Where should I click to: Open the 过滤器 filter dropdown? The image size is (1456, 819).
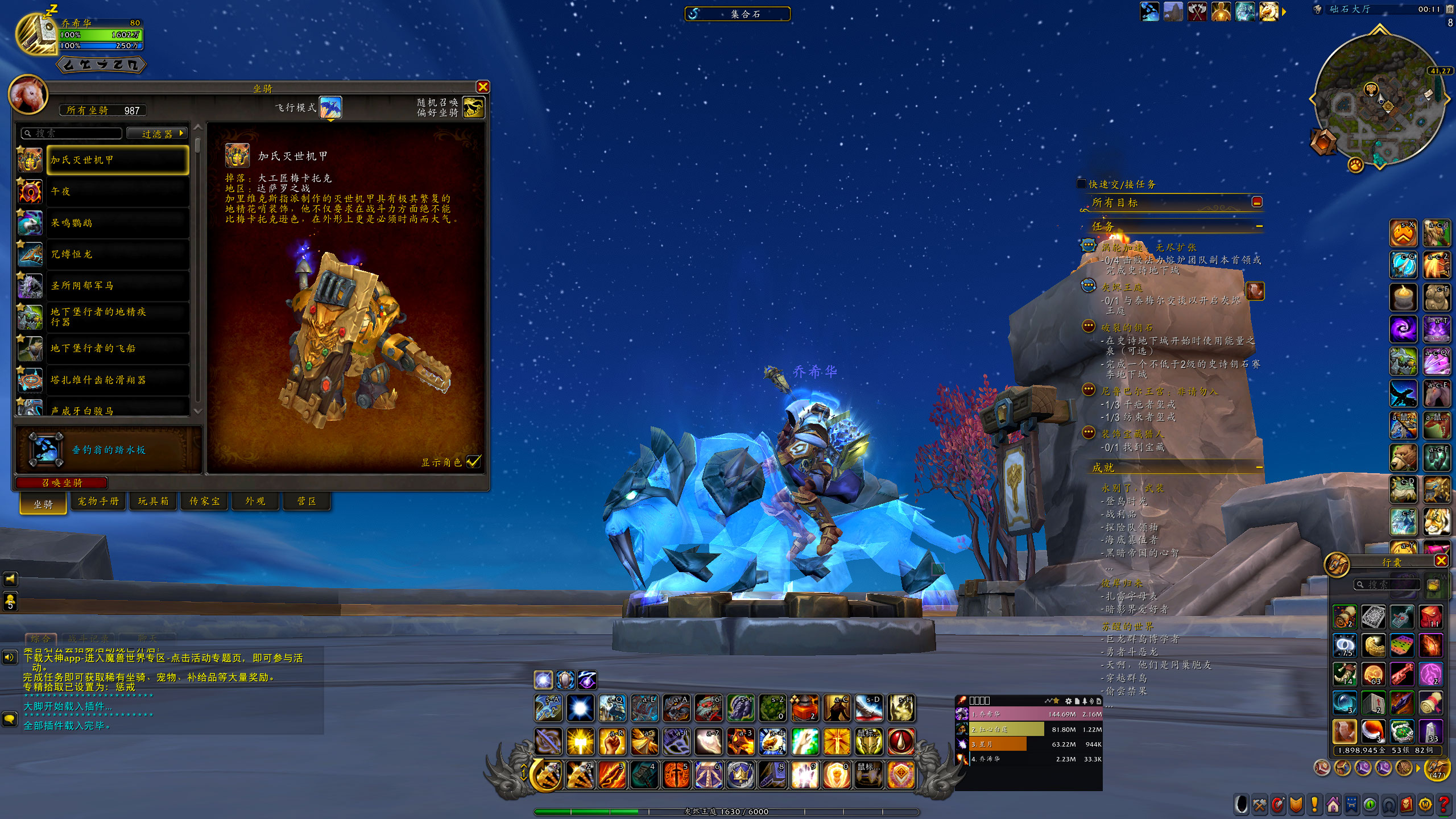pyautogui.click(x=158, y=134)
